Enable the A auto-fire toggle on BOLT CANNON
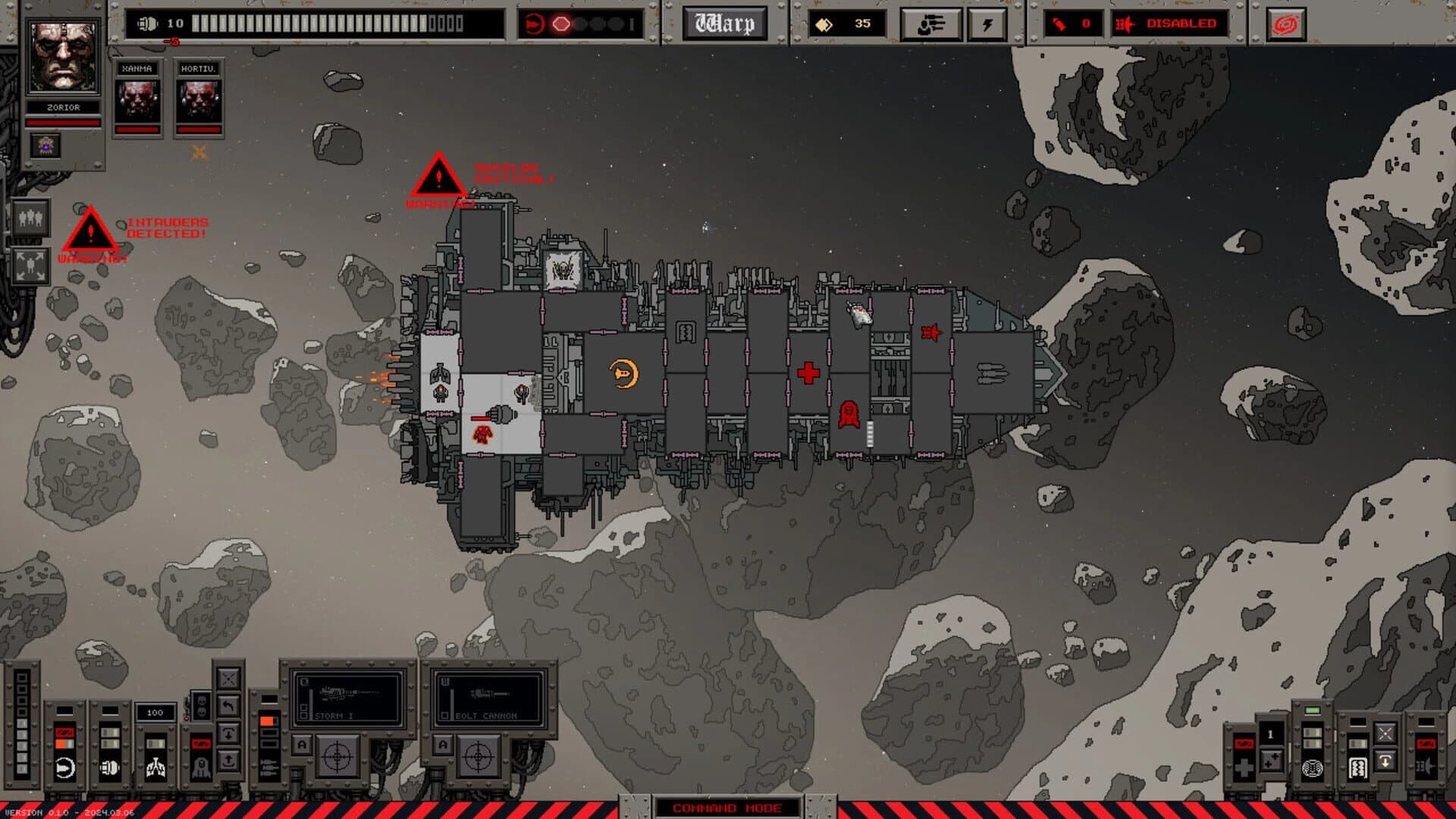 [x=442, y=745]
